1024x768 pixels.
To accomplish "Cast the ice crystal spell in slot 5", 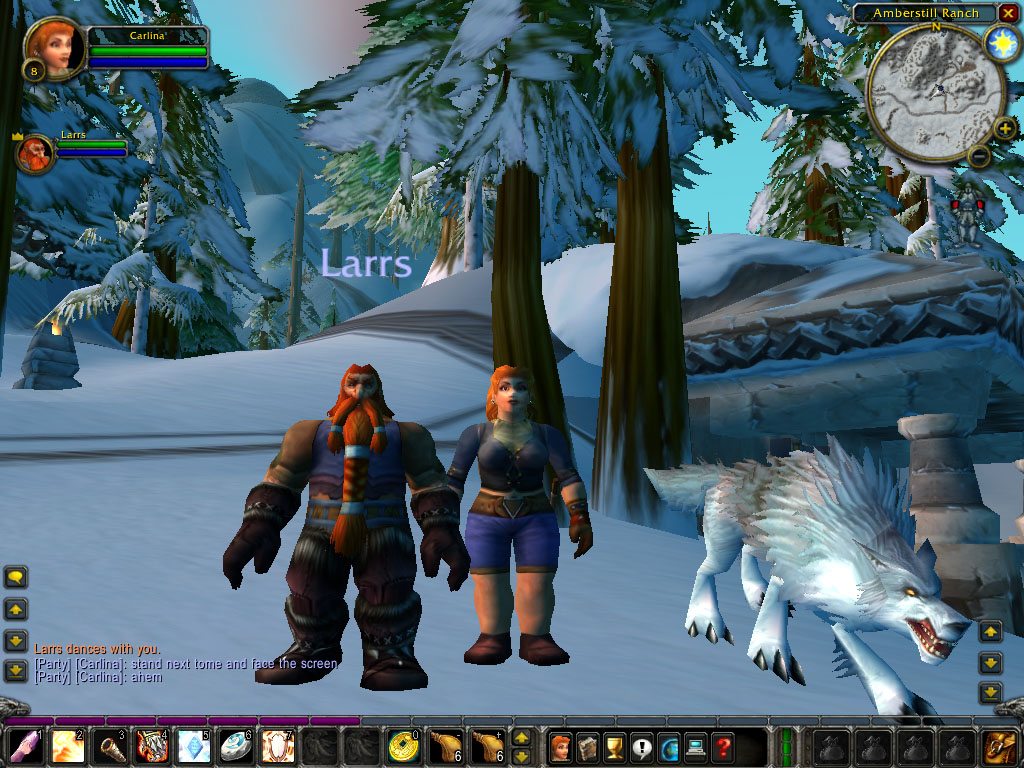I will [x=193, y=747].
